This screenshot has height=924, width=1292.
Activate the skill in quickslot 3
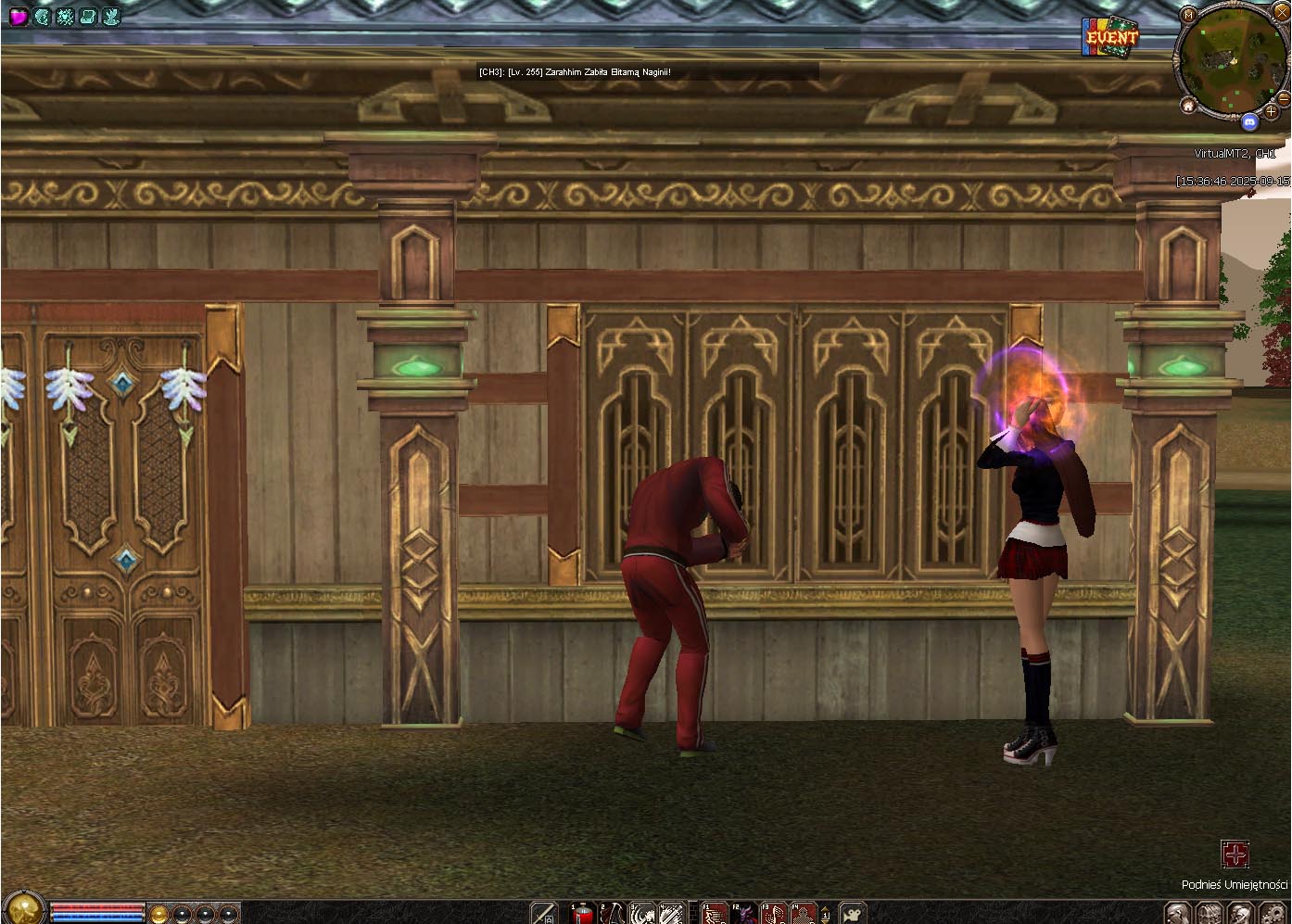coord(643,914)
